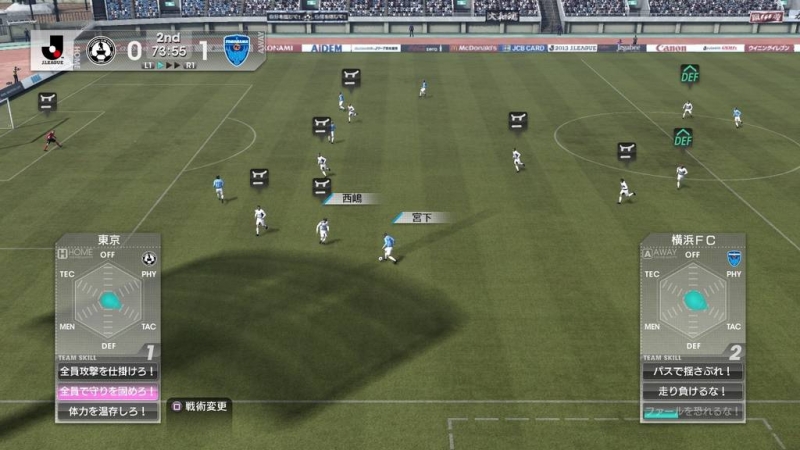Select the player label 西嶋
Screen dimensions: 800x450
click(x=350, y=199)
